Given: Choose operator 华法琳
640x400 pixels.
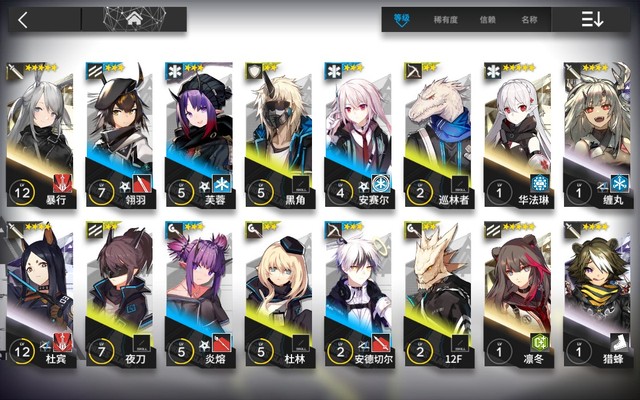Looking at the screenshot, I should point(517,130).
